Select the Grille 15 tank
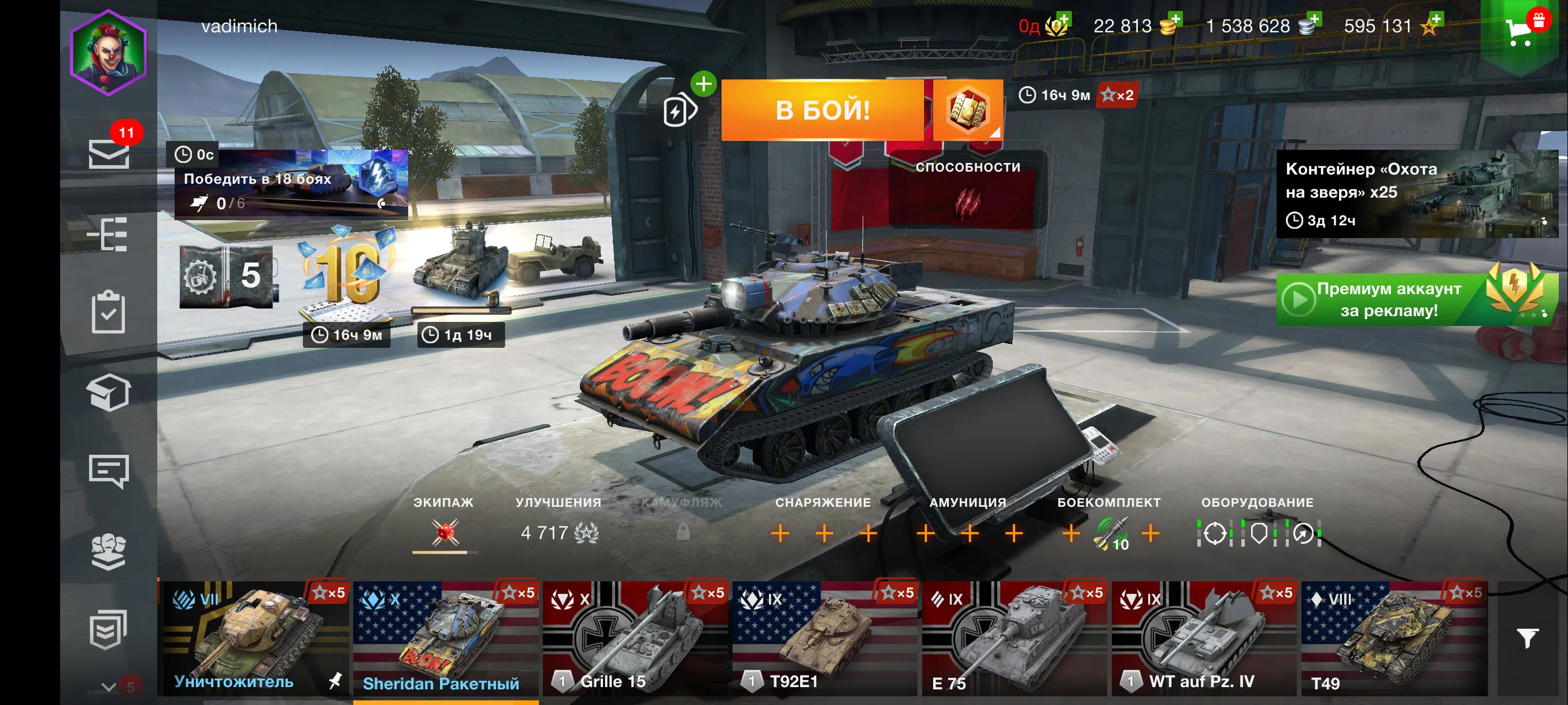The image size is (1568, 705). pyautogui.click(x=635, y=639)
